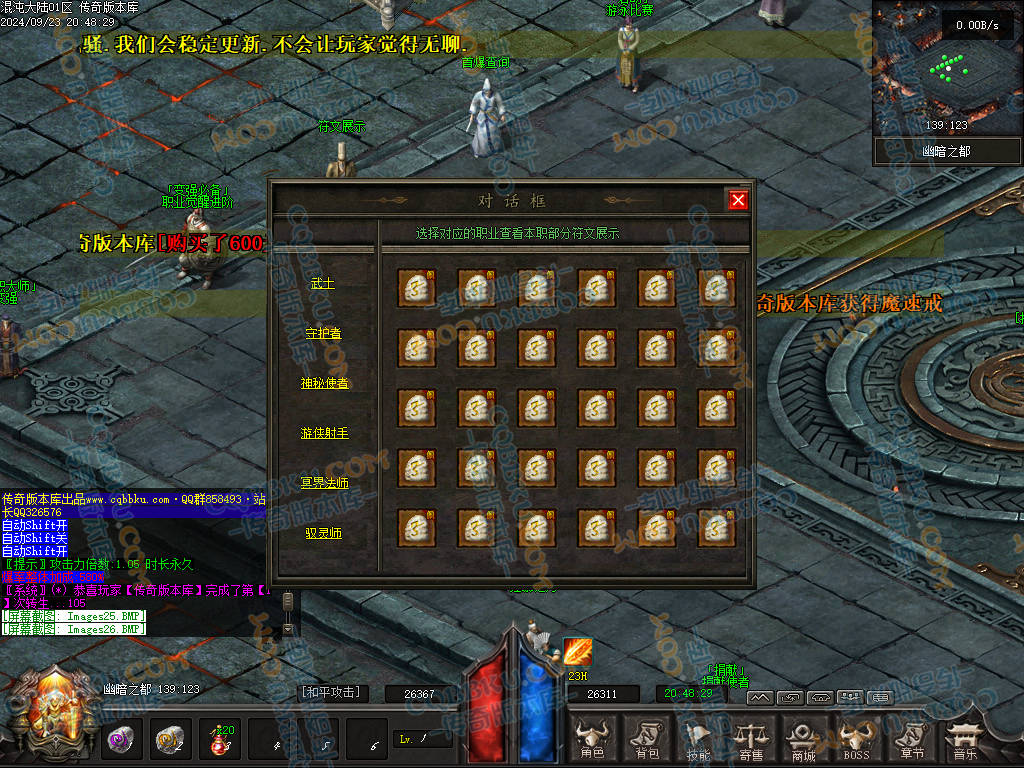
Task: Close the 对话框 dialog window
Action: point(738,200)
